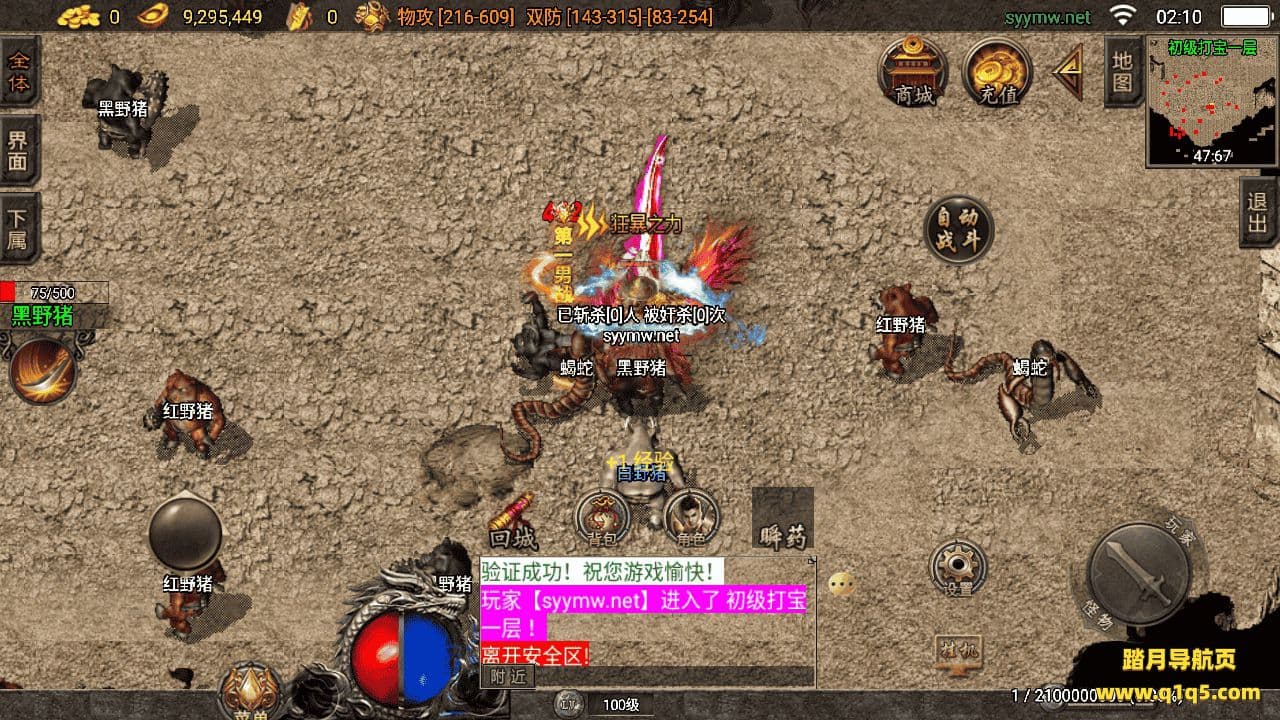Open 设置 settings gear
This screenshot has width=1280, height=720.
958,568
